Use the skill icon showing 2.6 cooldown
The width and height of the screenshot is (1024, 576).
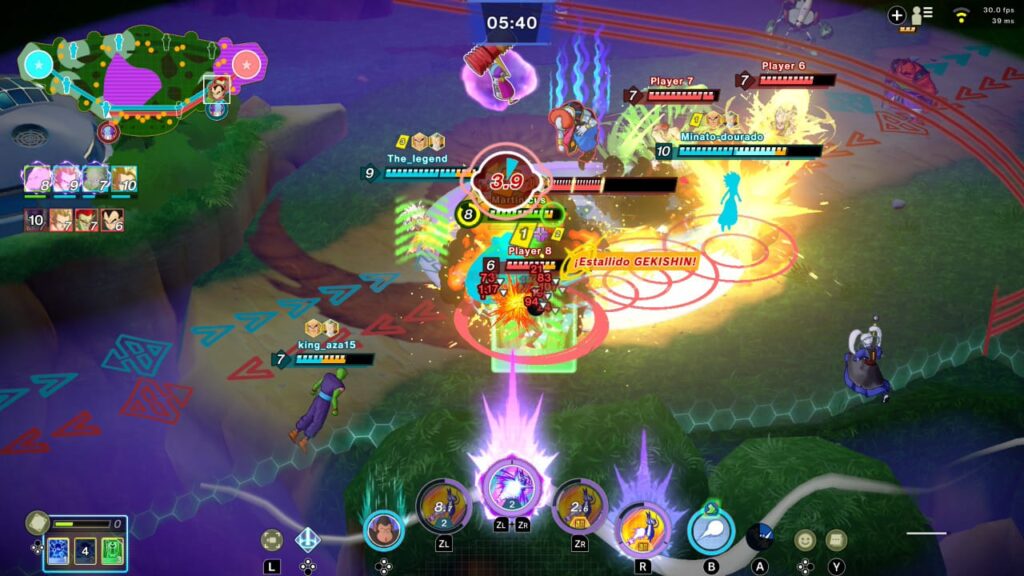(x=580, y=507)
